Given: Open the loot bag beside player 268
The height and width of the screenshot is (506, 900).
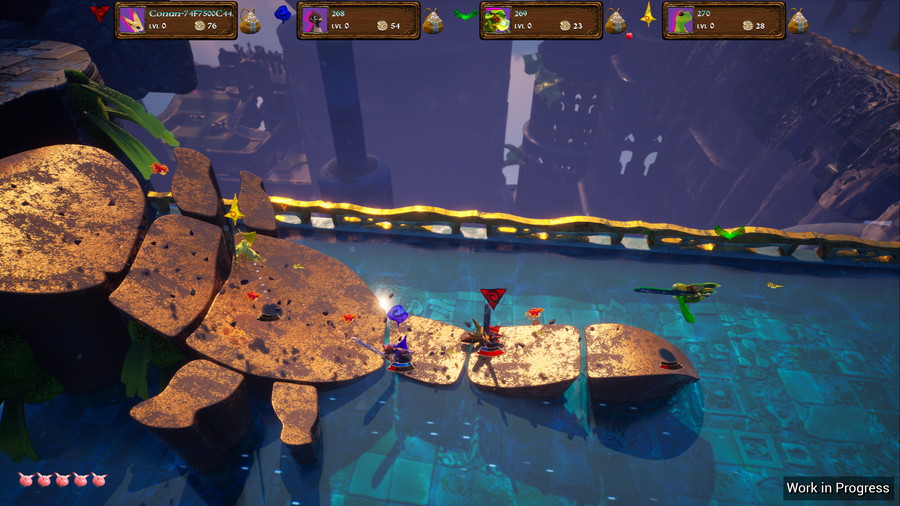Looking at the screenshot, I should 432,21.
